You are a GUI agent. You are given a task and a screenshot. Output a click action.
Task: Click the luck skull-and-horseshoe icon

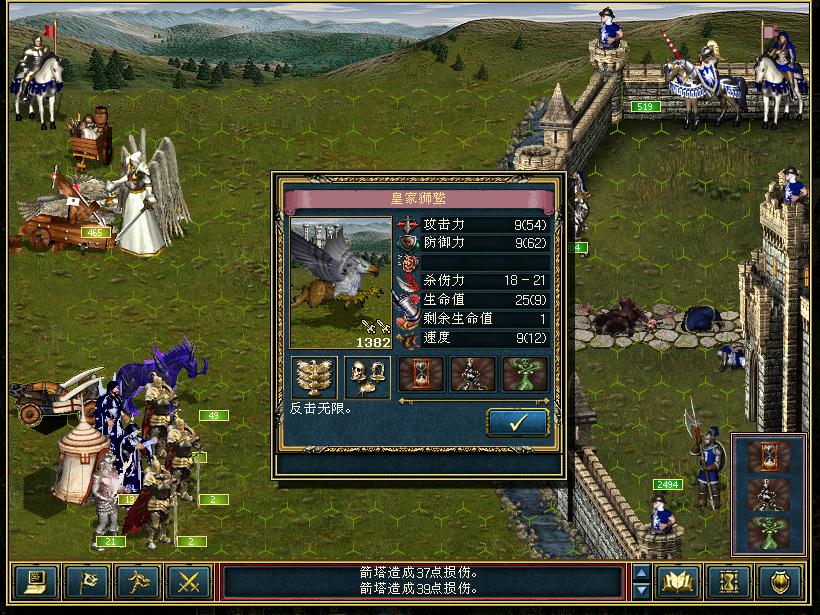pyautogui.click(x=367, y=377)
